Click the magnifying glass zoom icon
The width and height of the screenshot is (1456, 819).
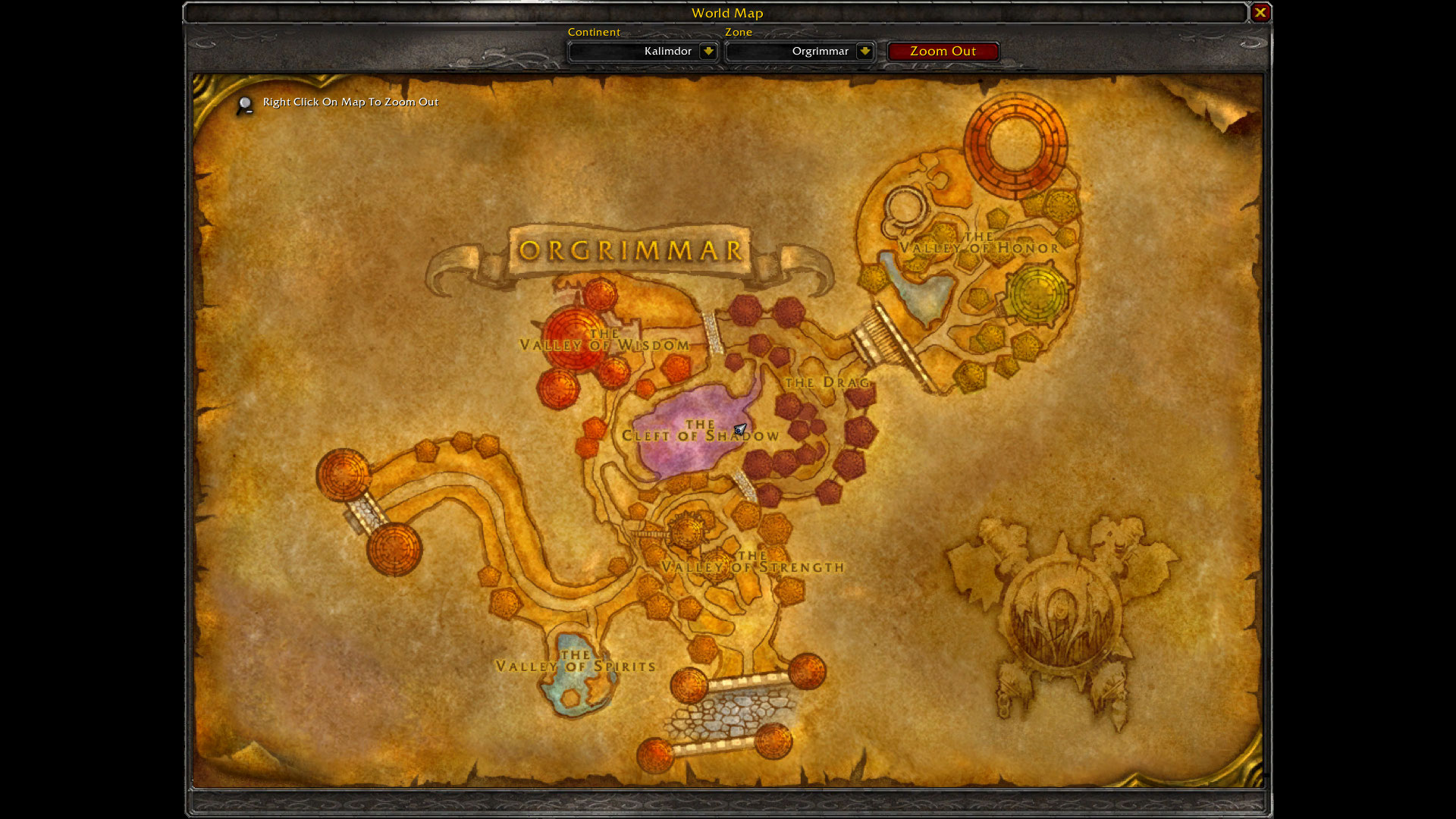[x=243, y=104]
